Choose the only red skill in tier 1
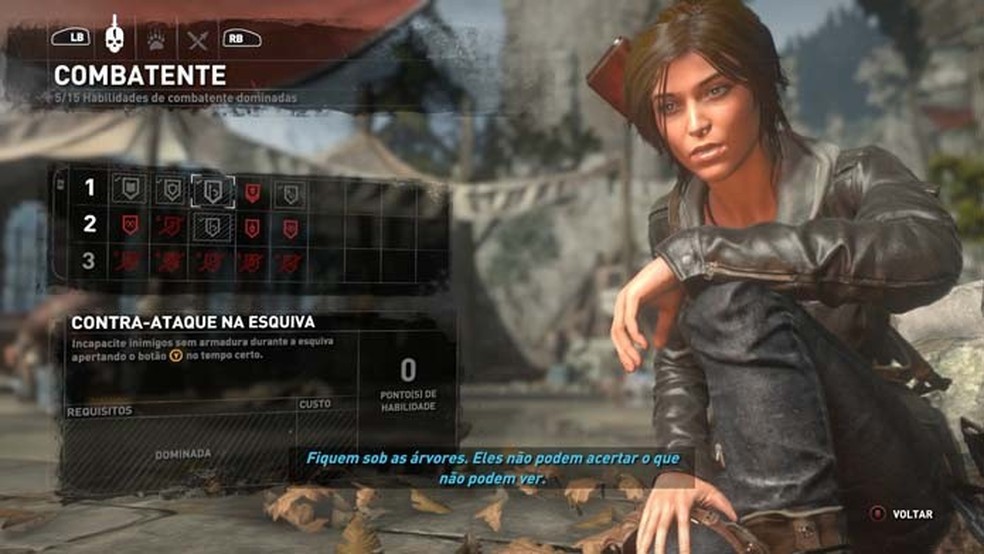Image resolution: width=984 pixels, height=554 pixels. coord(252,191)
